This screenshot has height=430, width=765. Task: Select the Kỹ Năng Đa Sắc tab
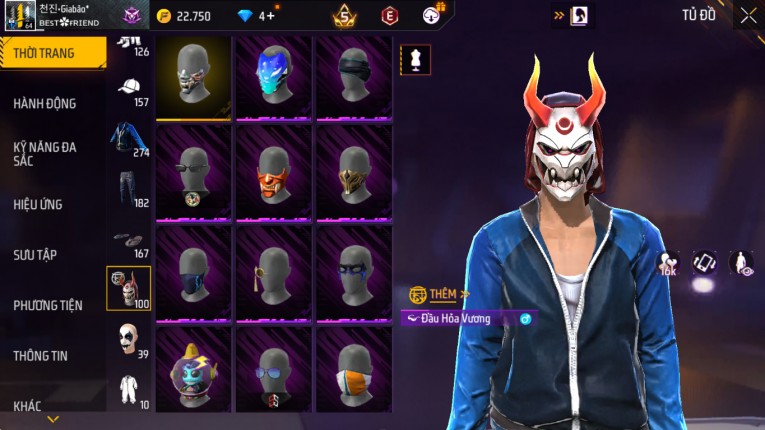click(x=45, y=153)
